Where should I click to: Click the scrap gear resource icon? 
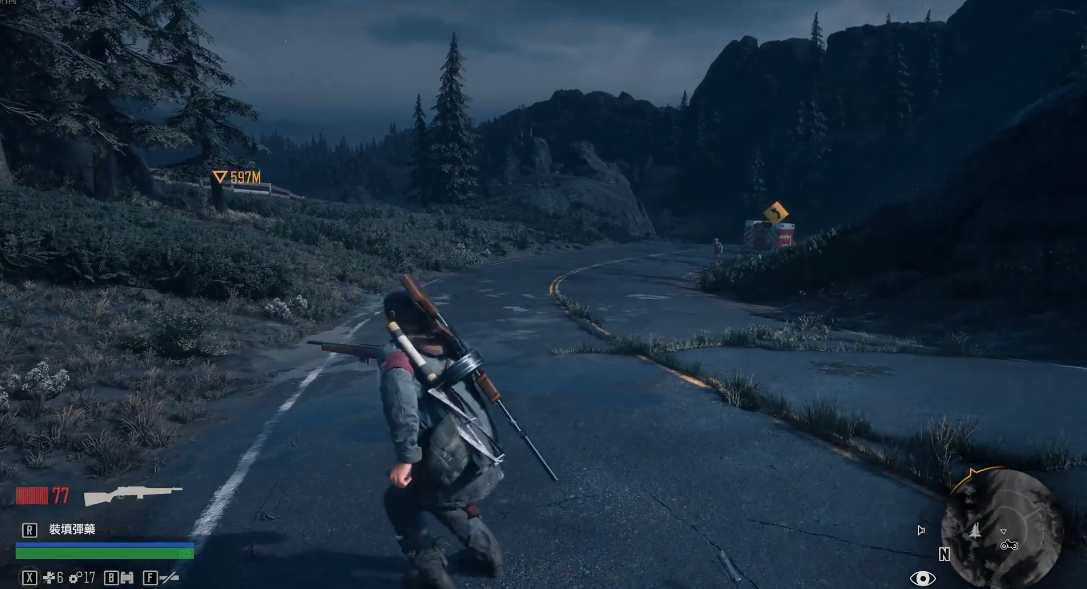tap(75, 577)
